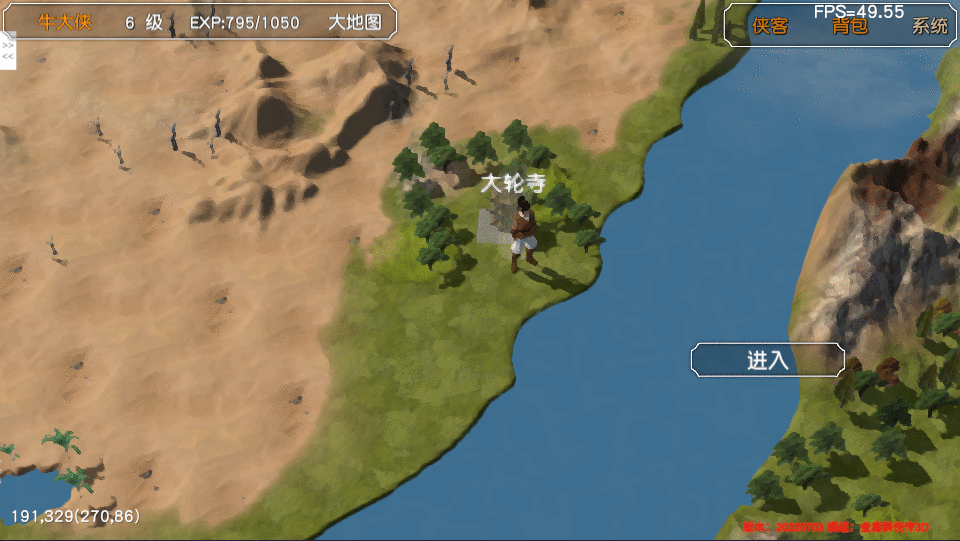
Task: Open the 大地图 world map
Action: click(355, 23)
